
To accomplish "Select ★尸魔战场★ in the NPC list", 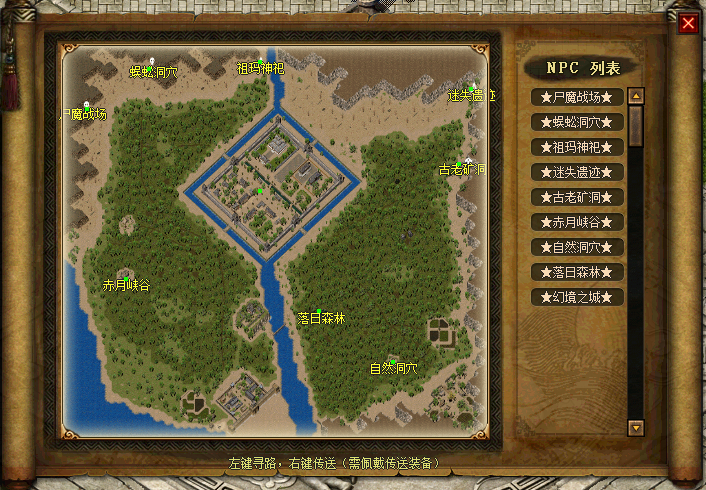I will pos(578,97).
